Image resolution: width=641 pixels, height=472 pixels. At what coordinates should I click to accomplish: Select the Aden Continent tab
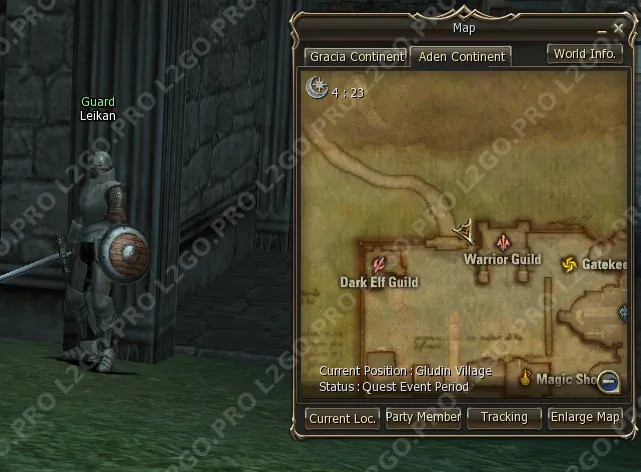tap(461, 57)
